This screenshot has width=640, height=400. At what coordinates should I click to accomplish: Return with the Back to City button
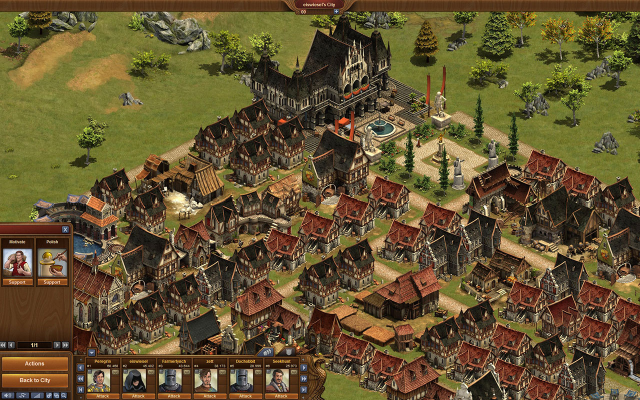(x=35, y=380)
